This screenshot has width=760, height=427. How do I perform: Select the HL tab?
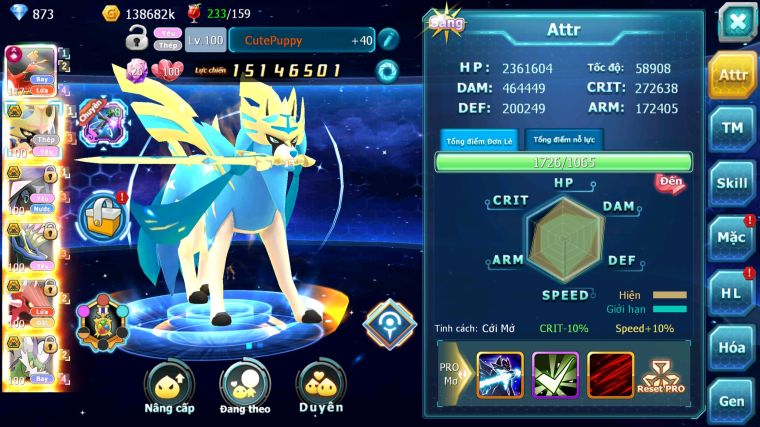[733, 293]
